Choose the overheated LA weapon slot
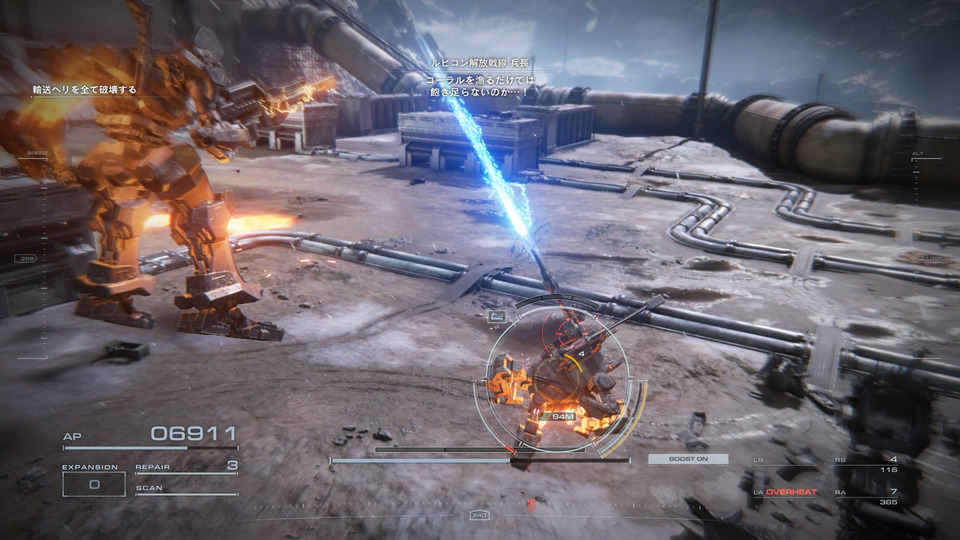 pos(790,492)
